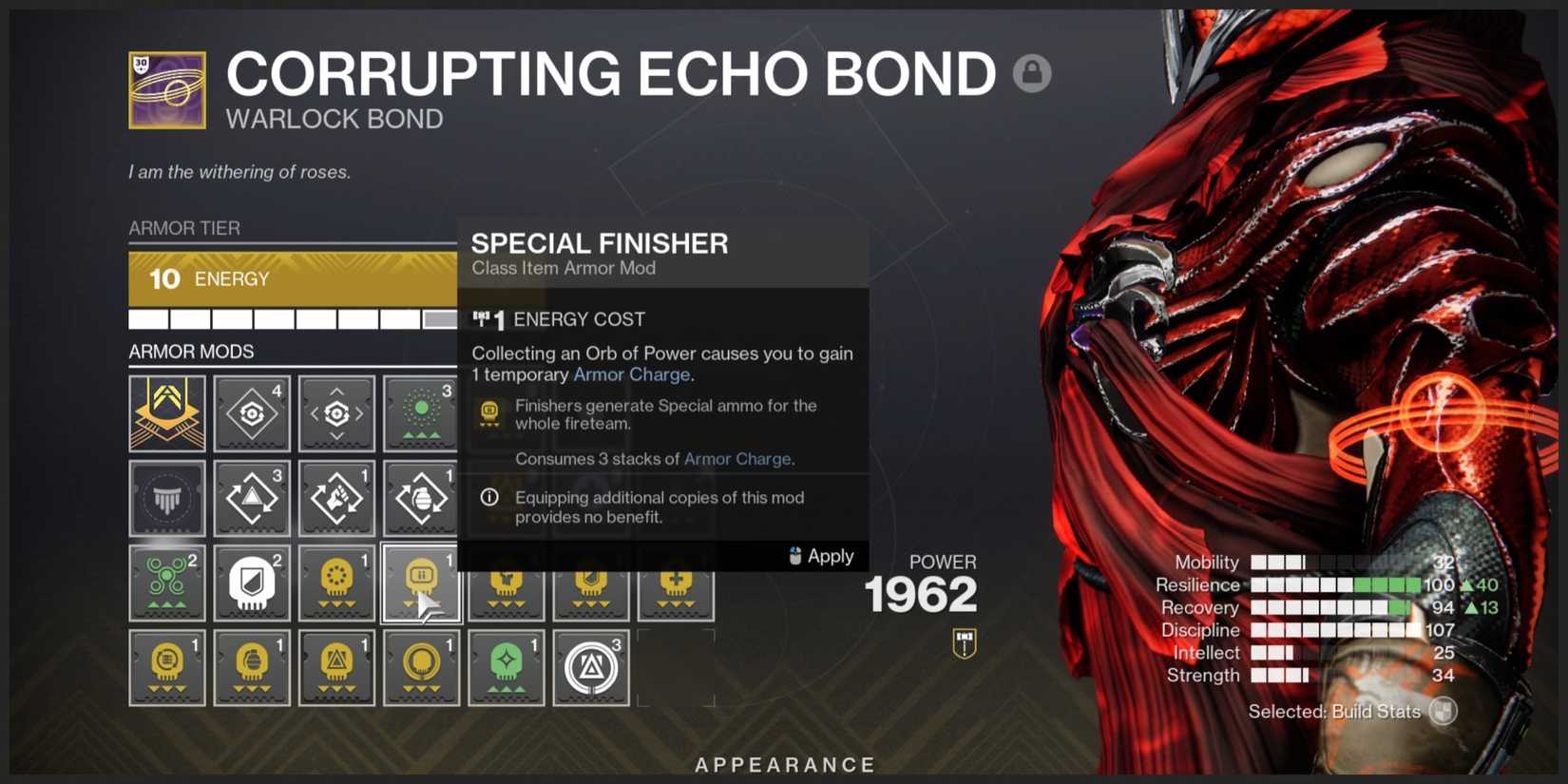Select the Special Finisher mod
This screenshot has height=784, width=1568.
pos(421,583)
